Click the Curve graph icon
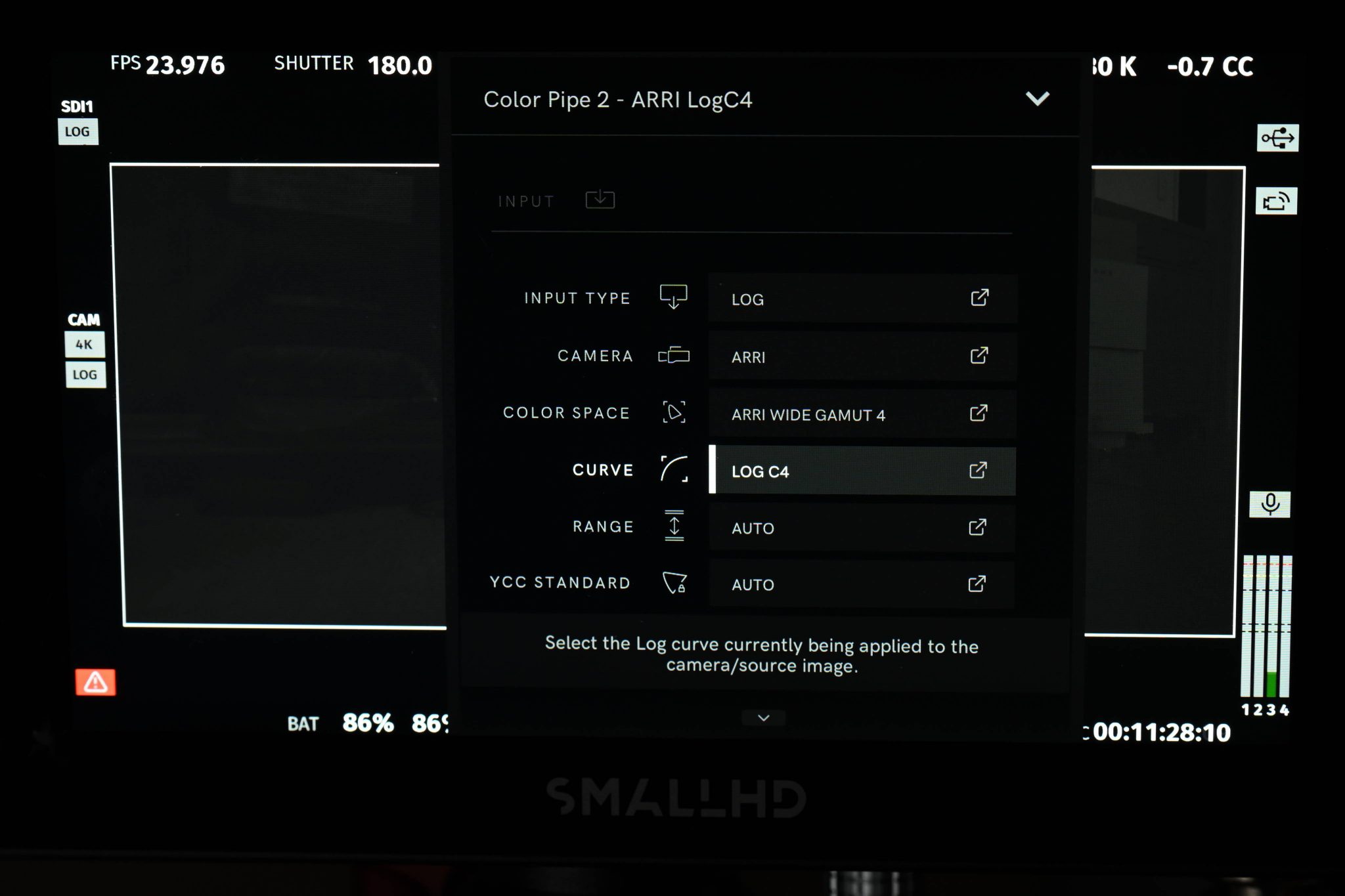 click(x=674, y=470)
